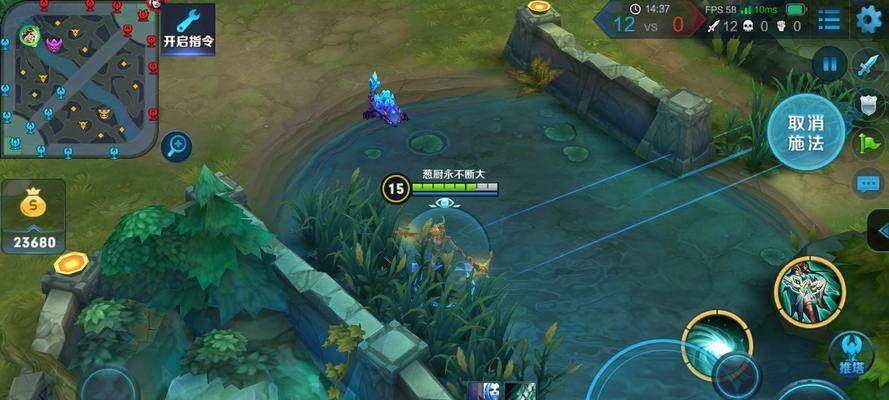This screenshot has height=400, width=889.
Task: Open the gold coin shop button
Action: pyautogui.click(x=35, y=216)
